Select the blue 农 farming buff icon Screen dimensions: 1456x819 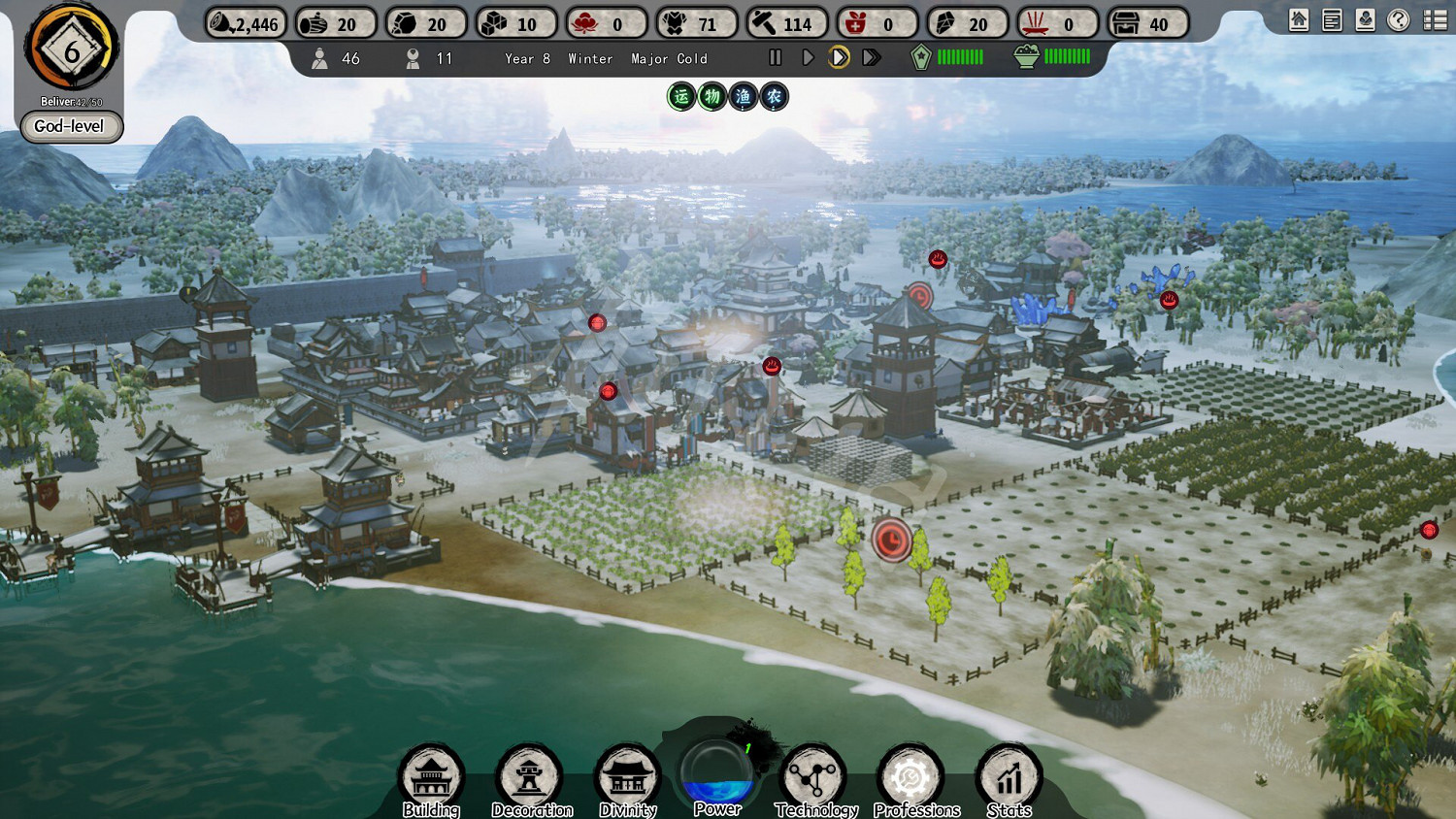774,96
